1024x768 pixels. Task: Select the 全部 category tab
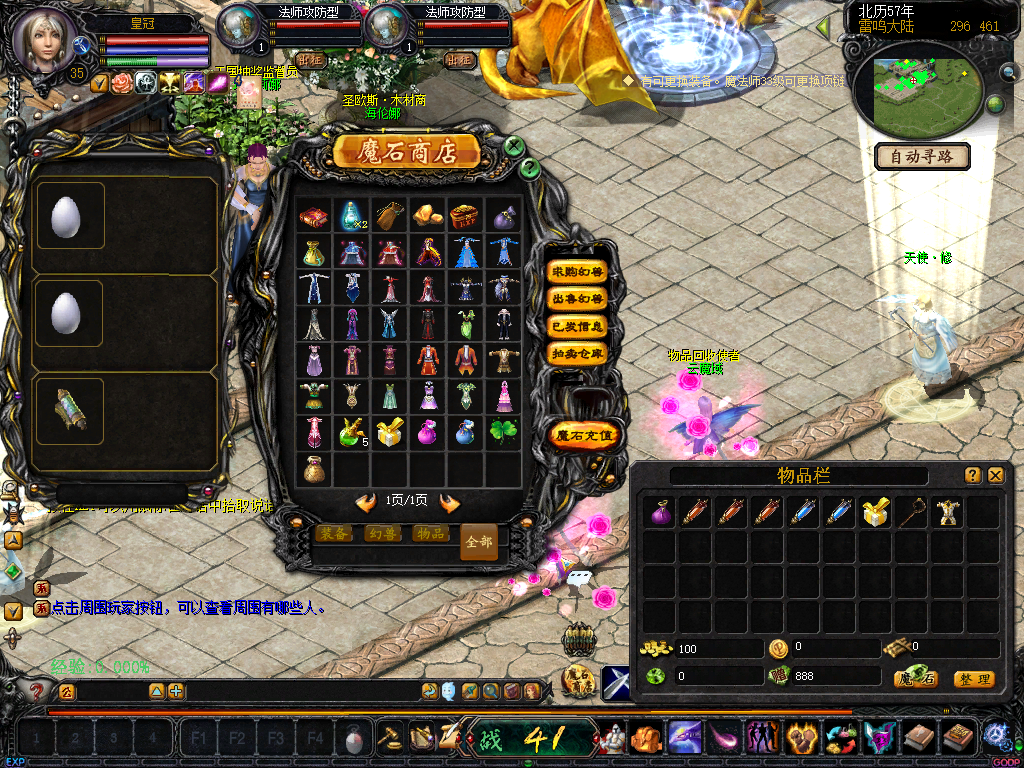point(479,542)
